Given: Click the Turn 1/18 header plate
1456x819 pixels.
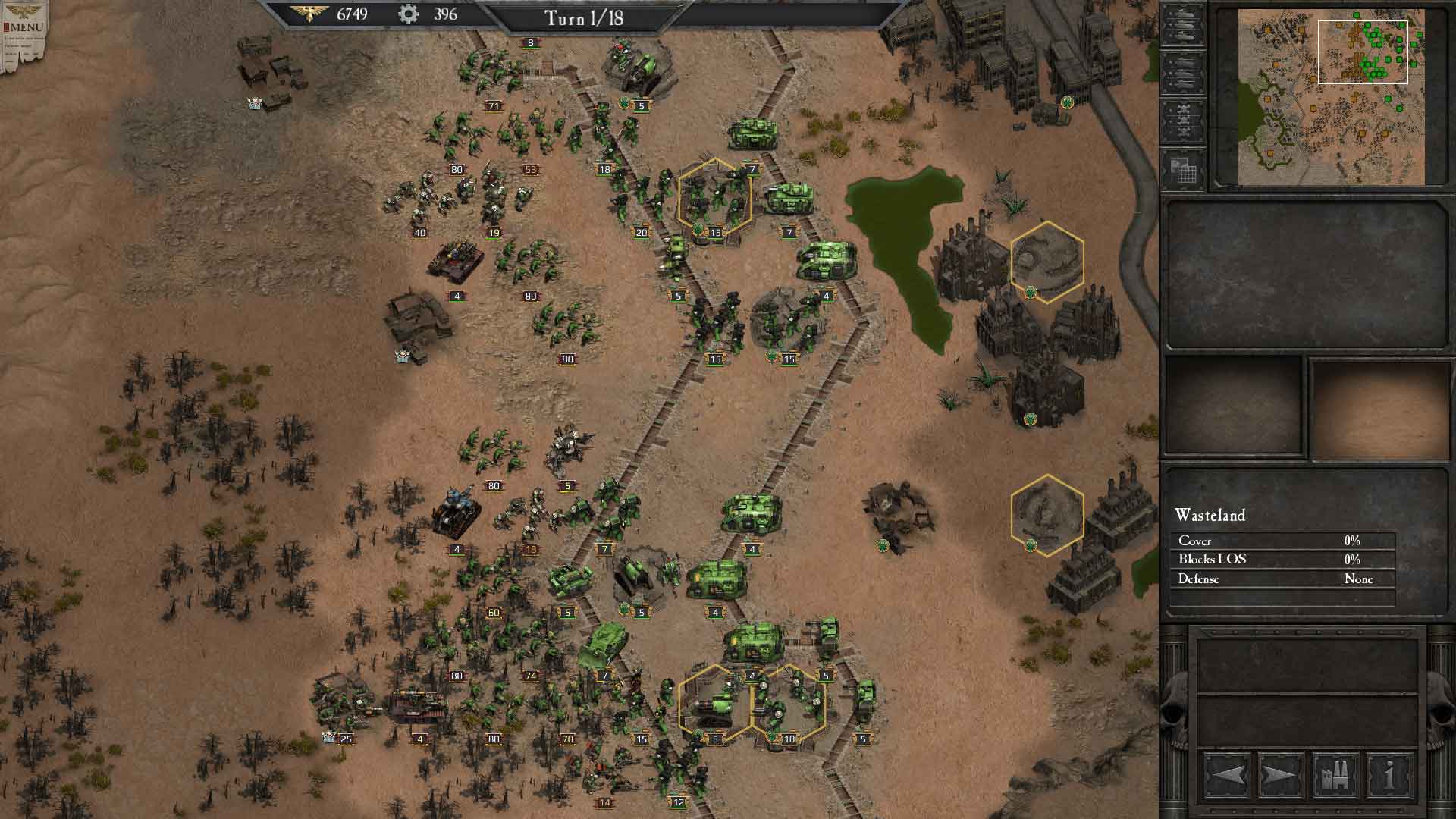Looking at the screenshot, I should (x=584, y=17).
